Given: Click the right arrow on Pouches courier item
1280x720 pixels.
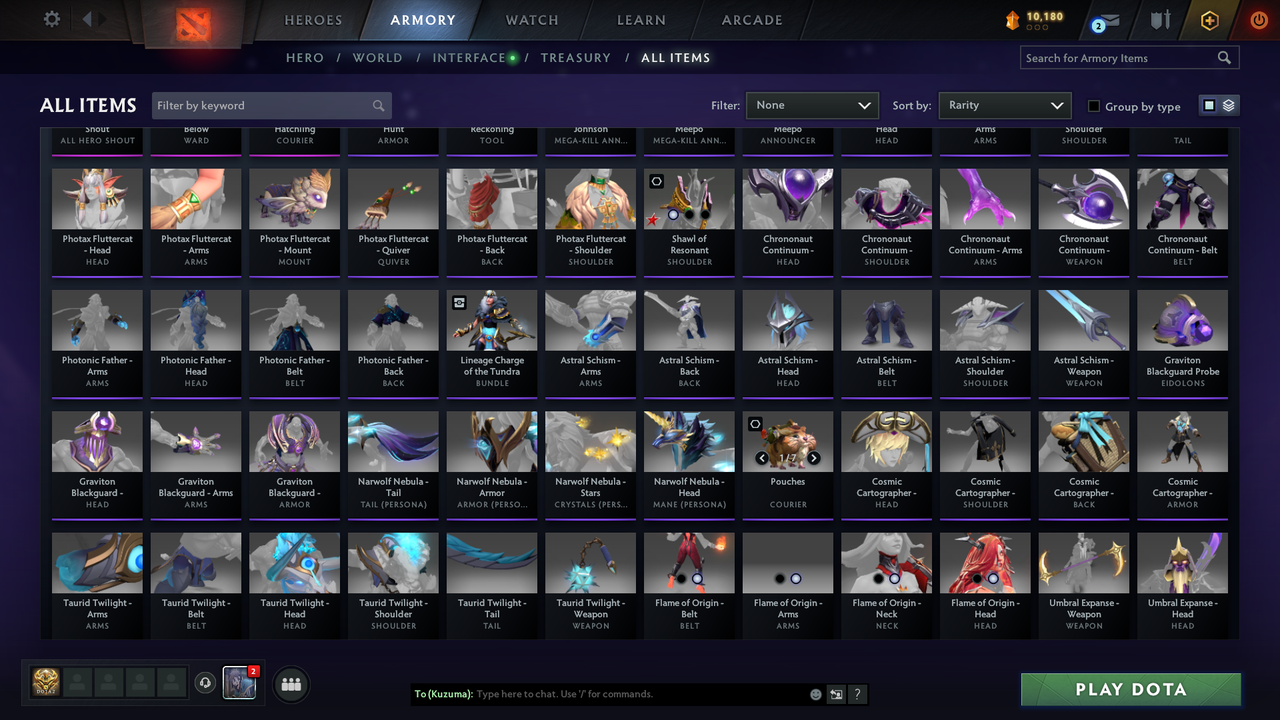Looking at the screenshot, I should coord(813,457).
